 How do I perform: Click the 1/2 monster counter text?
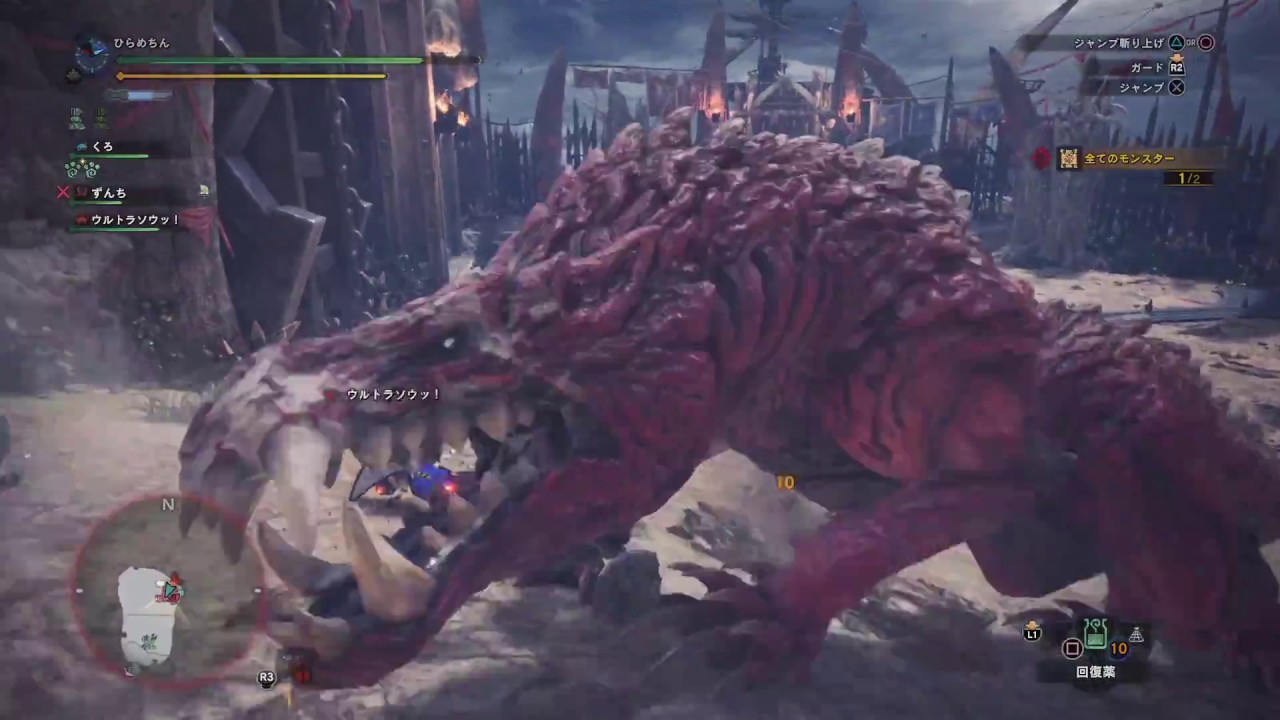(1187, 177)
